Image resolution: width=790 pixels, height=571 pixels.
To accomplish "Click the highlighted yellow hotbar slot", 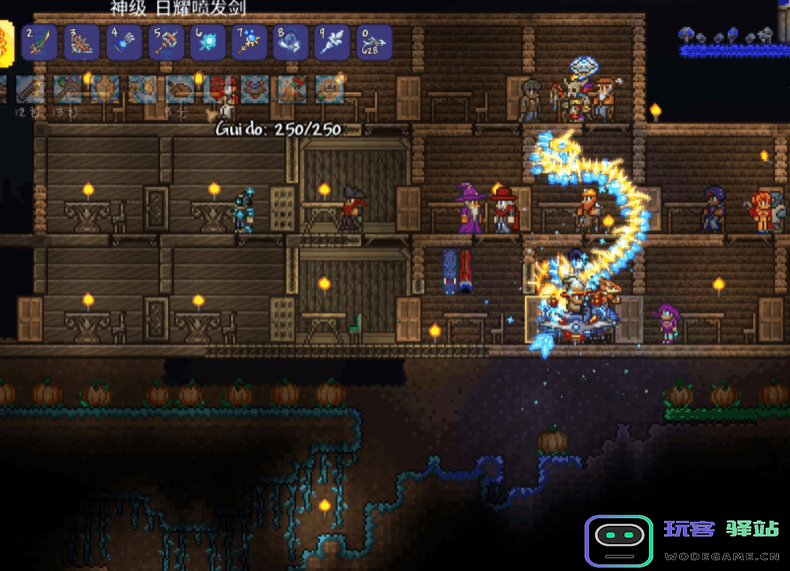I will pyautogui.click(x=5, y=42).
